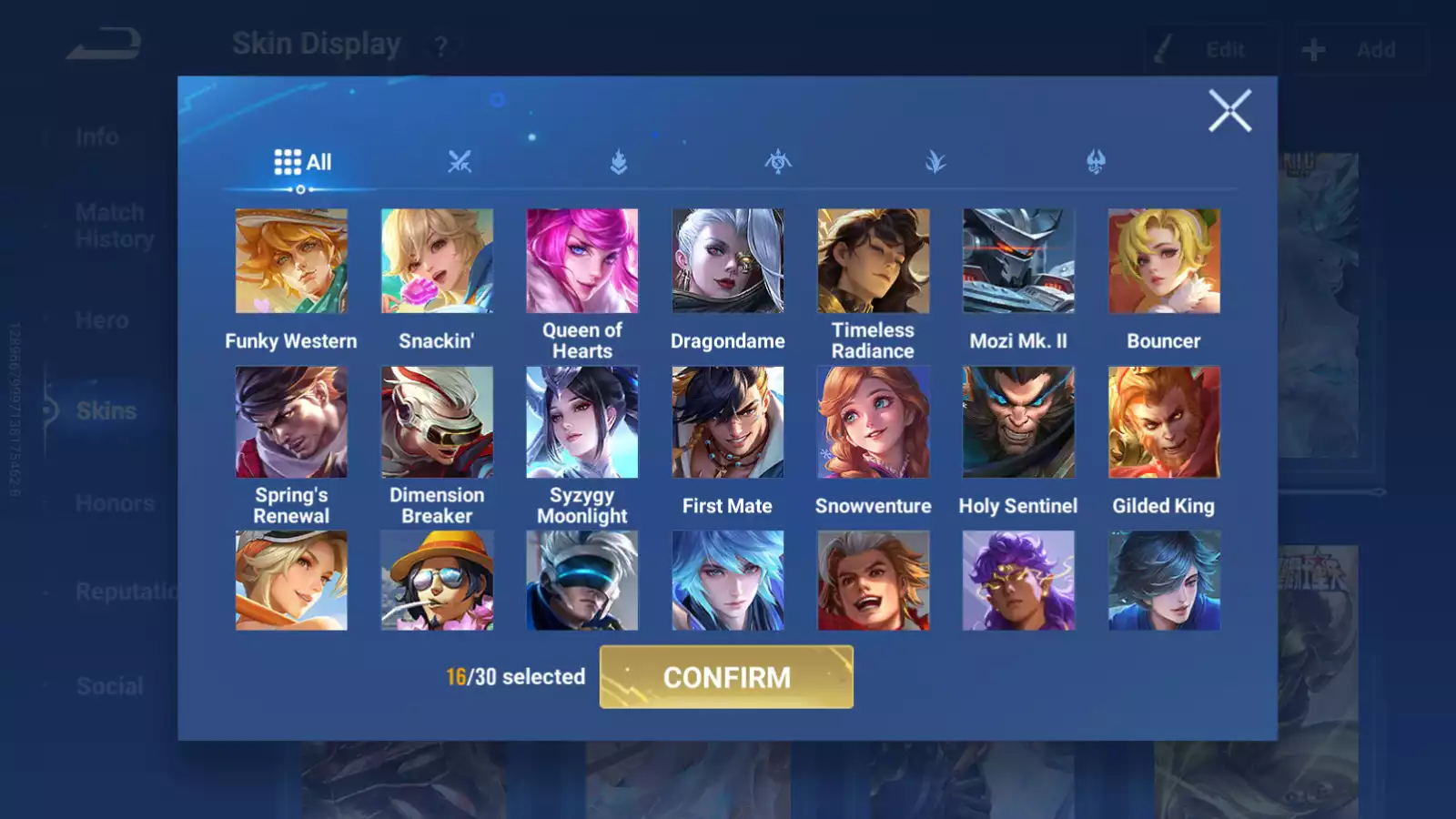The width and height of the screenshot is (1456, 819).
Task: Choose the Holy Sentinel skin
Action: point(1018,422)
